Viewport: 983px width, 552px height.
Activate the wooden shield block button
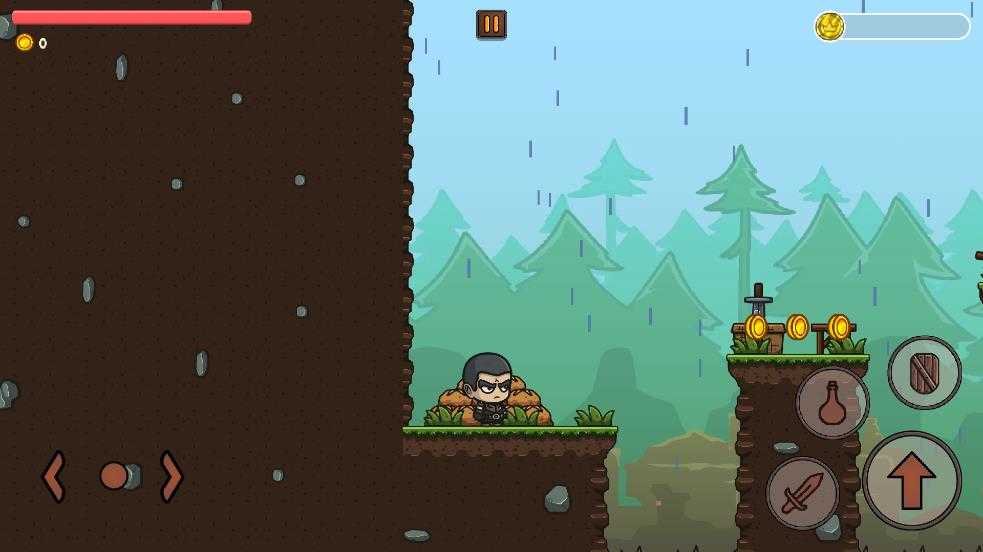pyautogui.click(x=924, y=373)
